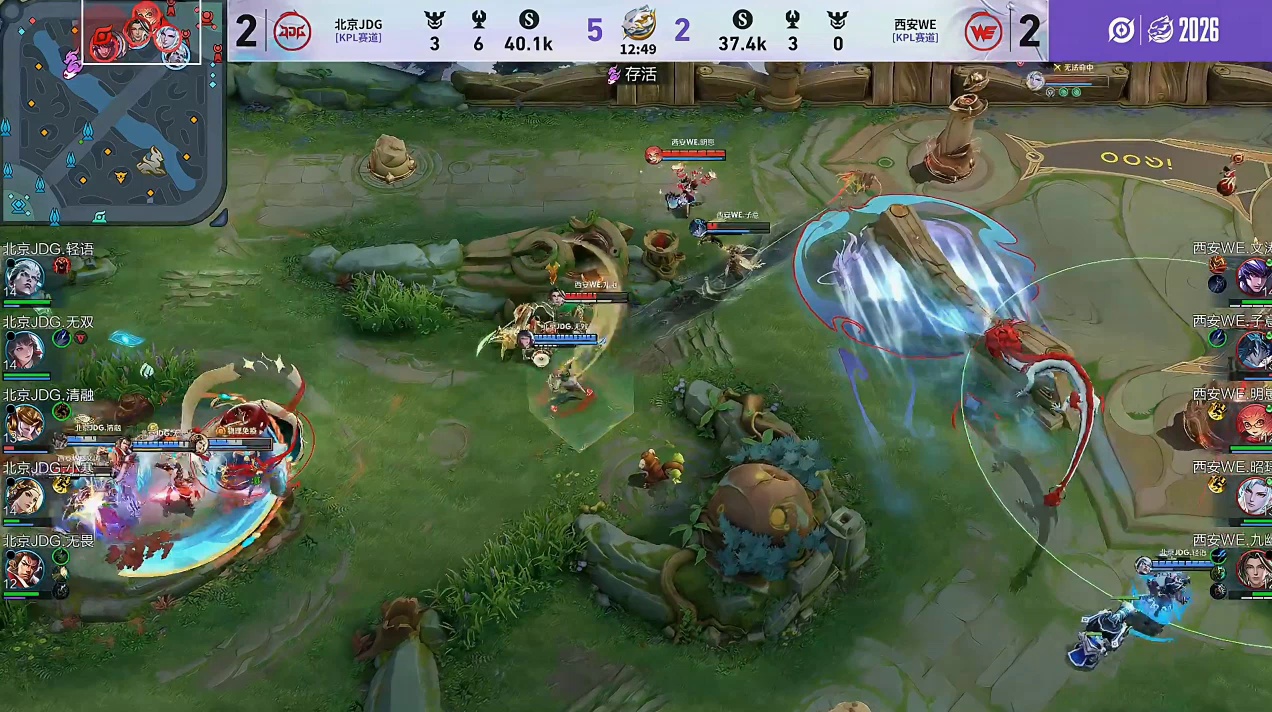The width and height of the screenshot is (1272, 712).
Task: Click the WE team logo
Action: (983, 32)
